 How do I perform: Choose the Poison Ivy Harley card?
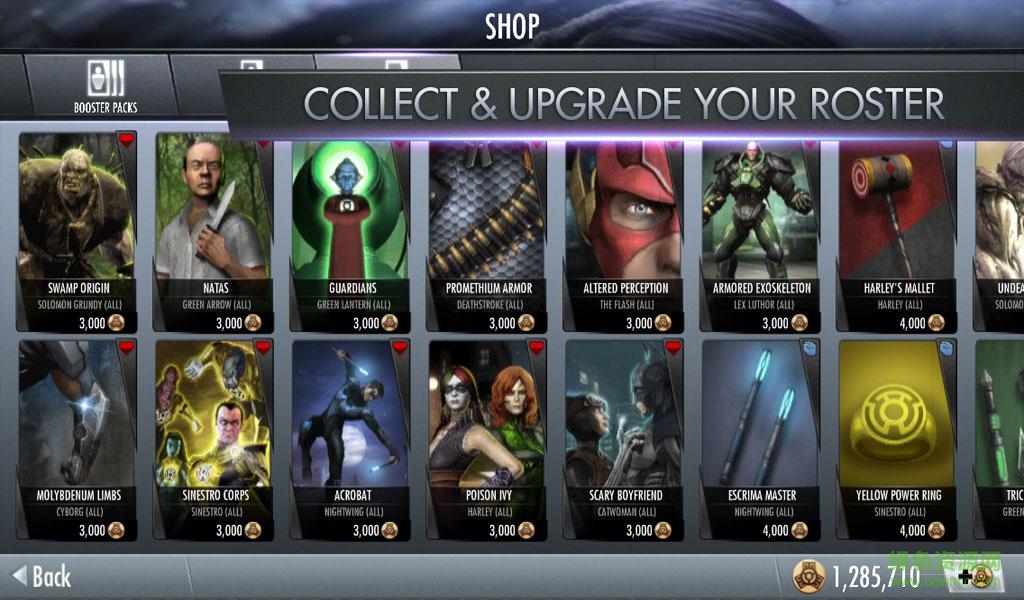487,440
